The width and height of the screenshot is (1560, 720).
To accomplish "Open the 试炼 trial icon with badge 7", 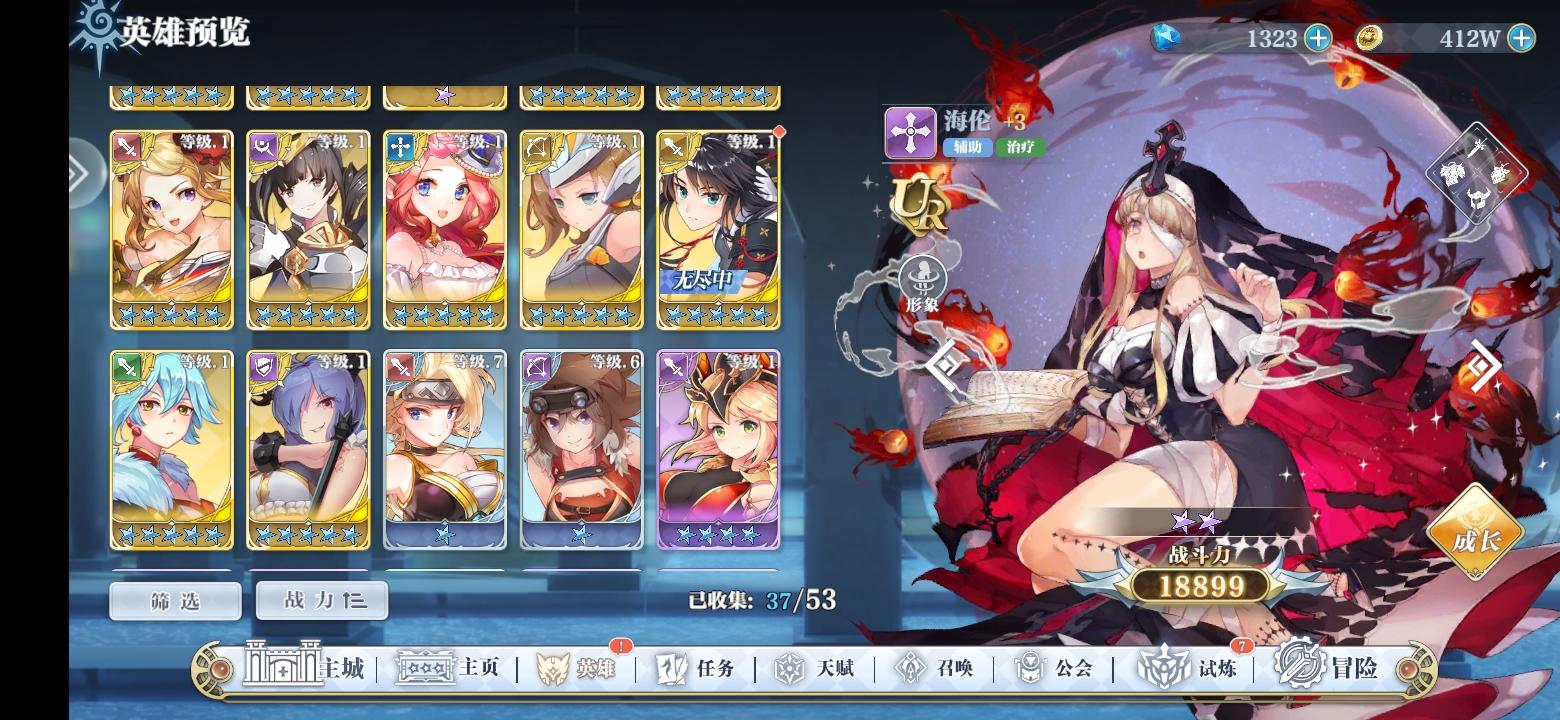I will point(1163,667).
